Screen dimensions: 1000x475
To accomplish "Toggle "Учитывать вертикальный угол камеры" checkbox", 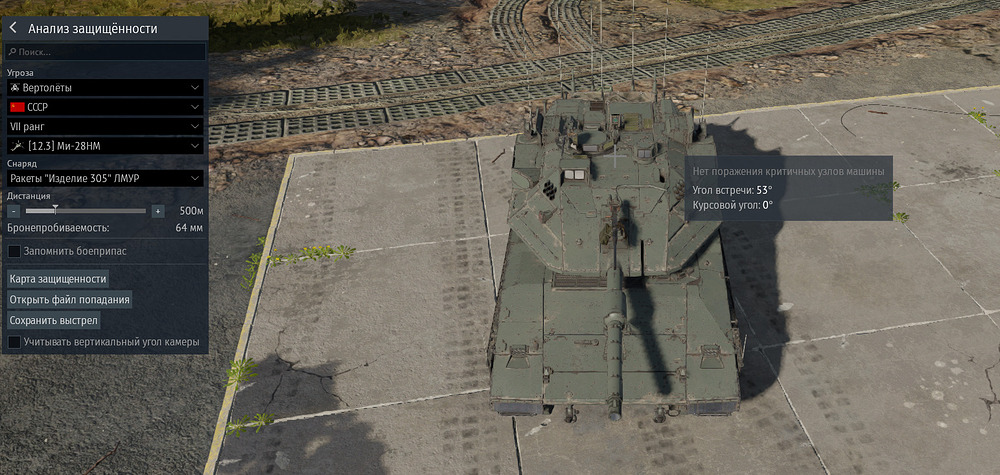I will (x=14, y=342).
